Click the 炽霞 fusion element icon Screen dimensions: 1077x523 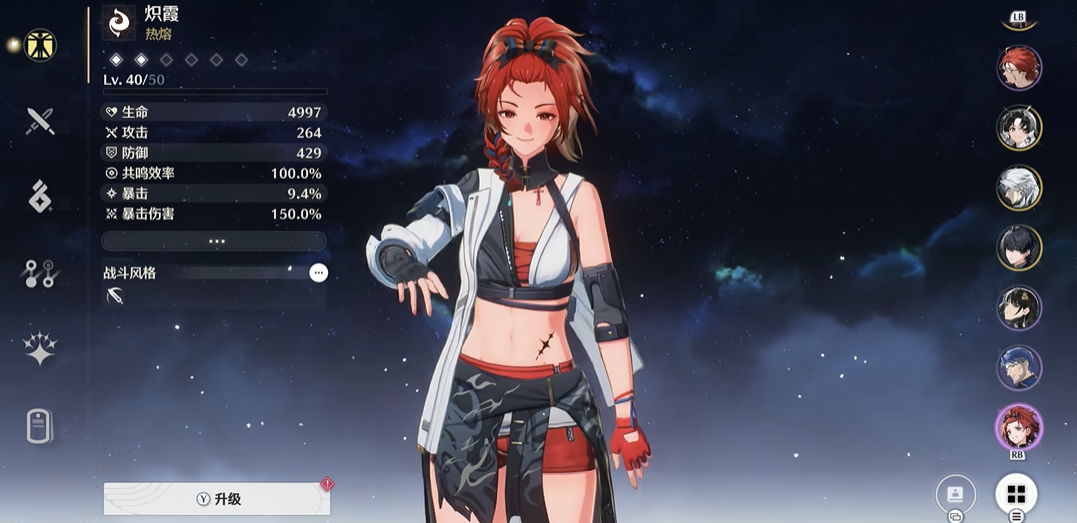118,23
